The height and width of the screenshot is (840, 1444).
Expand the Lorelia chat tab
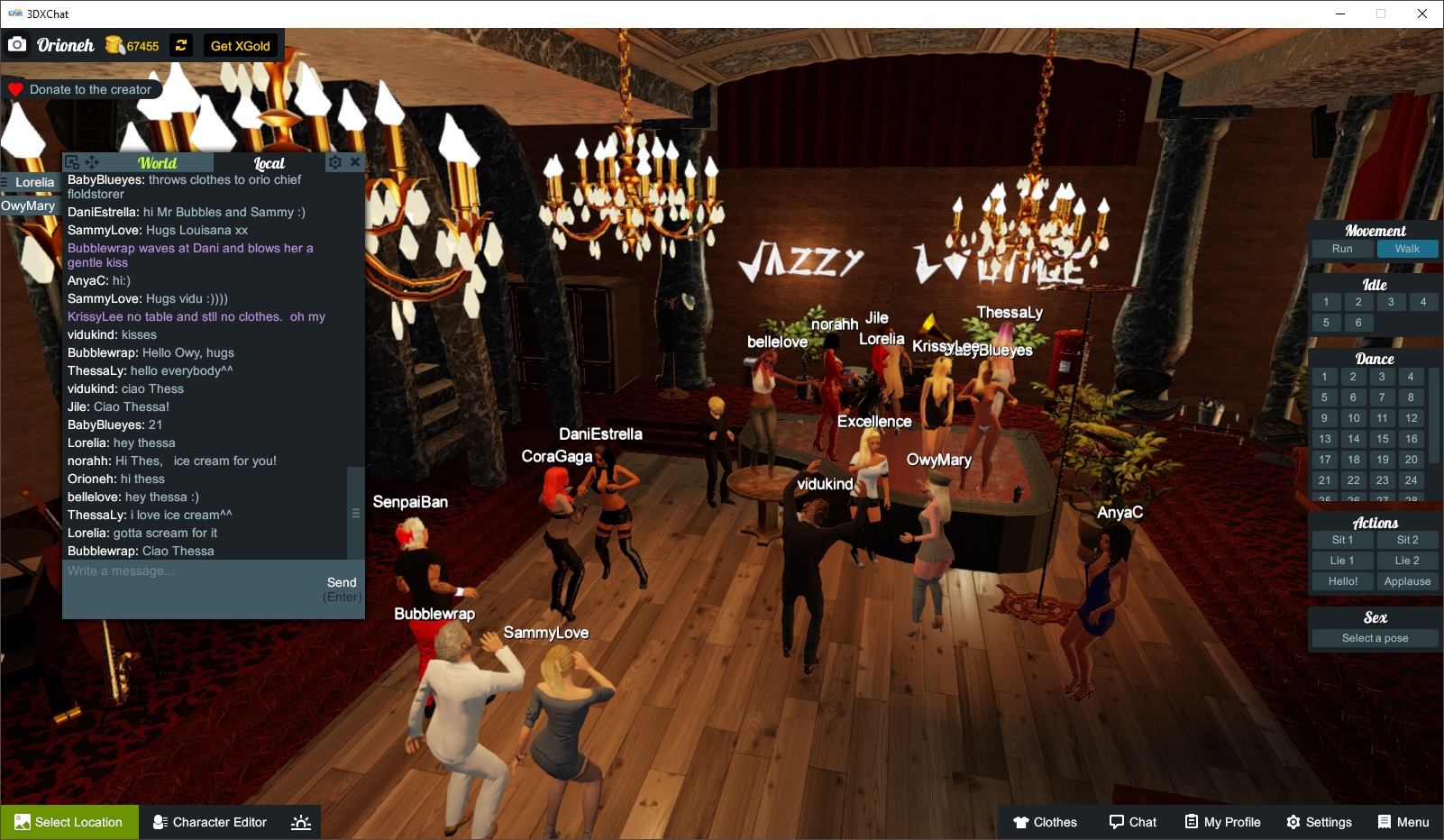[x=32, y=182]
